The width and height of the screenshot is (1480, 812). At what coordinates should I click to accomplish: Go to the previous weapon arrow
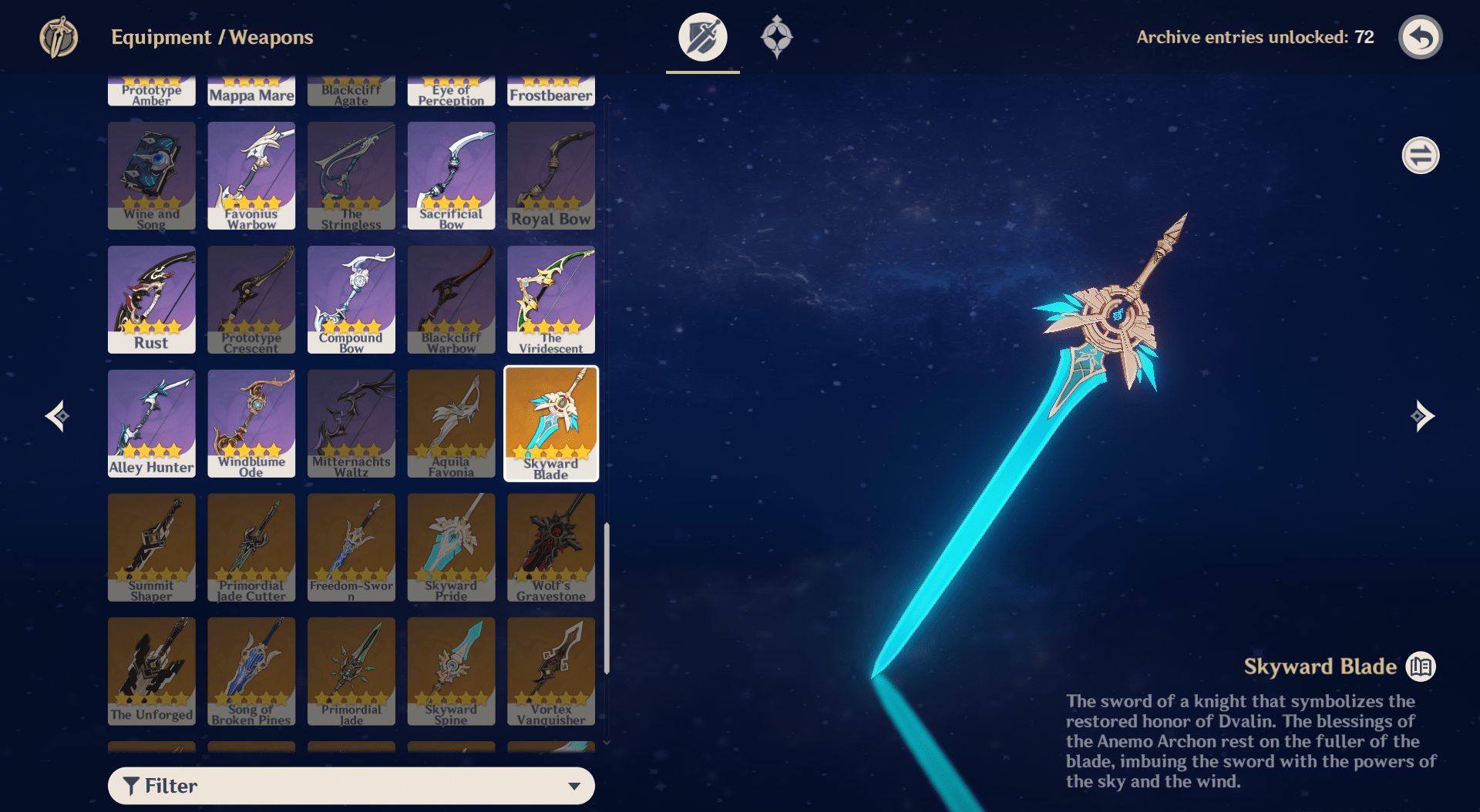tap(58, 416)
